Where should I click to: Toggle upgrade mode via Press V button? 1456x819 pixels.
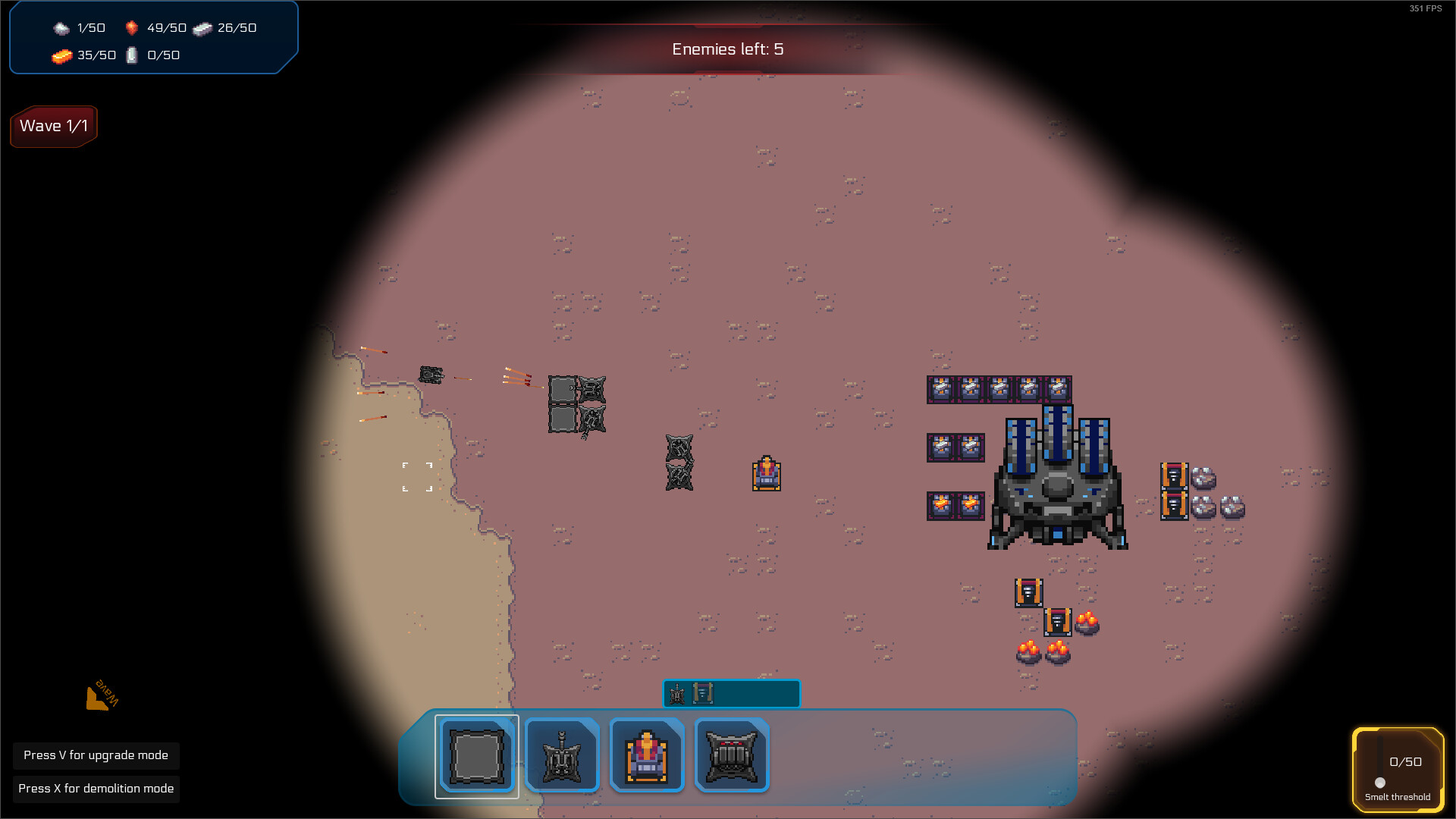click(96, 755)
